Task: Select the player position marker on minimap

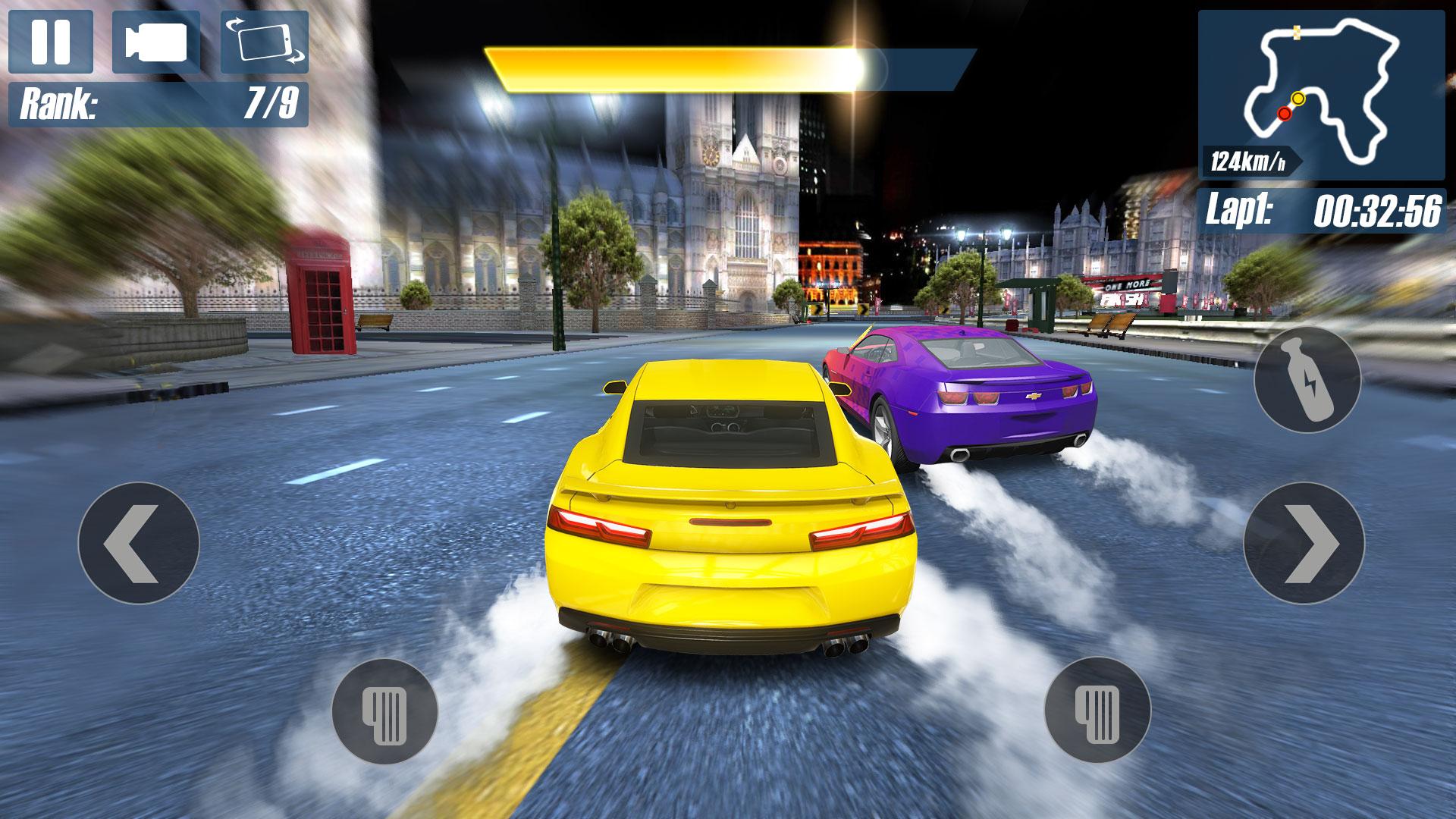Action: point(1298,98)
